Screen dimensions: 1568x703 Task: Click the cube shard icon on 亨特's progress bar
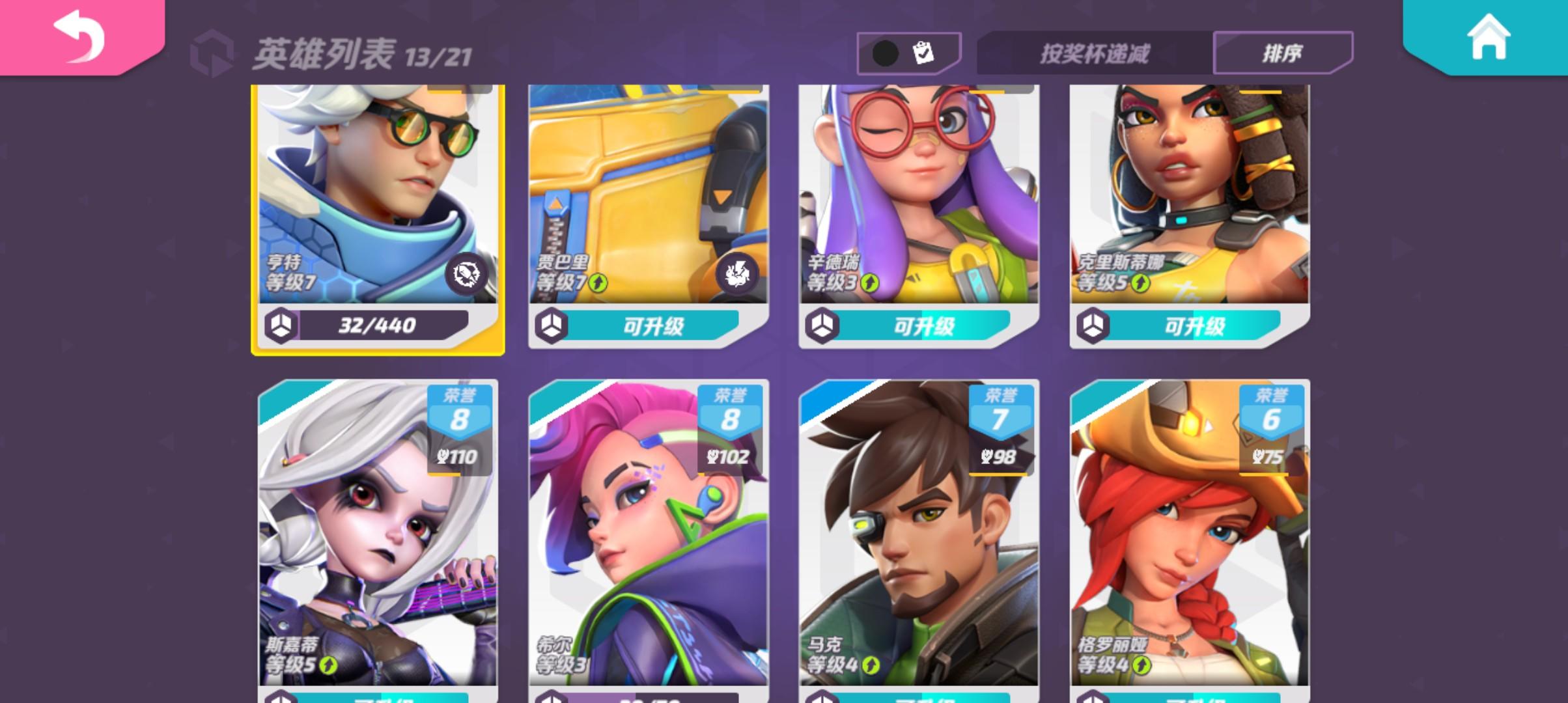point(281,325)
